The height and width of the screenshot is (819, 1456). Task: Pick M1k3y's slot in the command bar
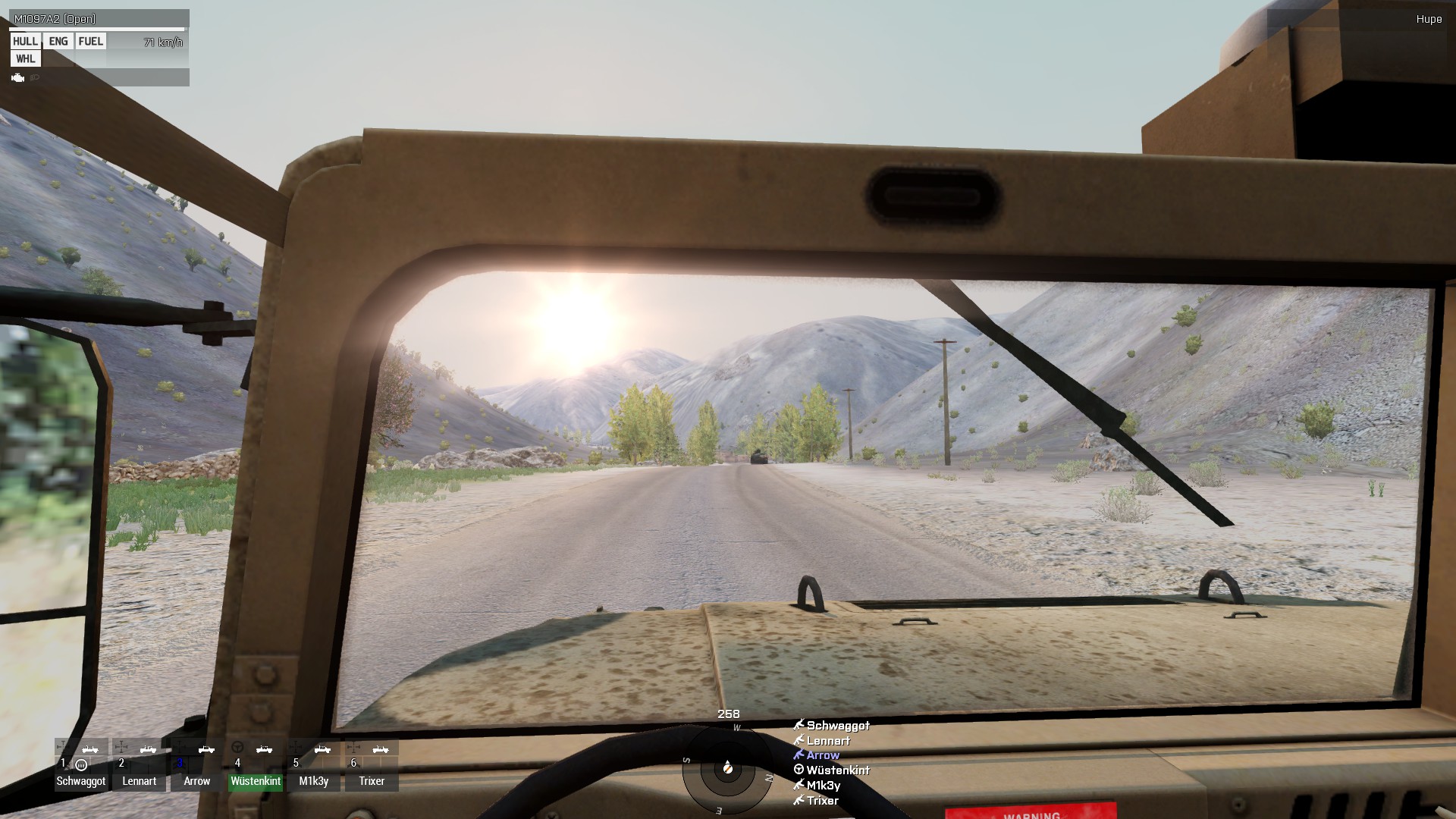313,766
